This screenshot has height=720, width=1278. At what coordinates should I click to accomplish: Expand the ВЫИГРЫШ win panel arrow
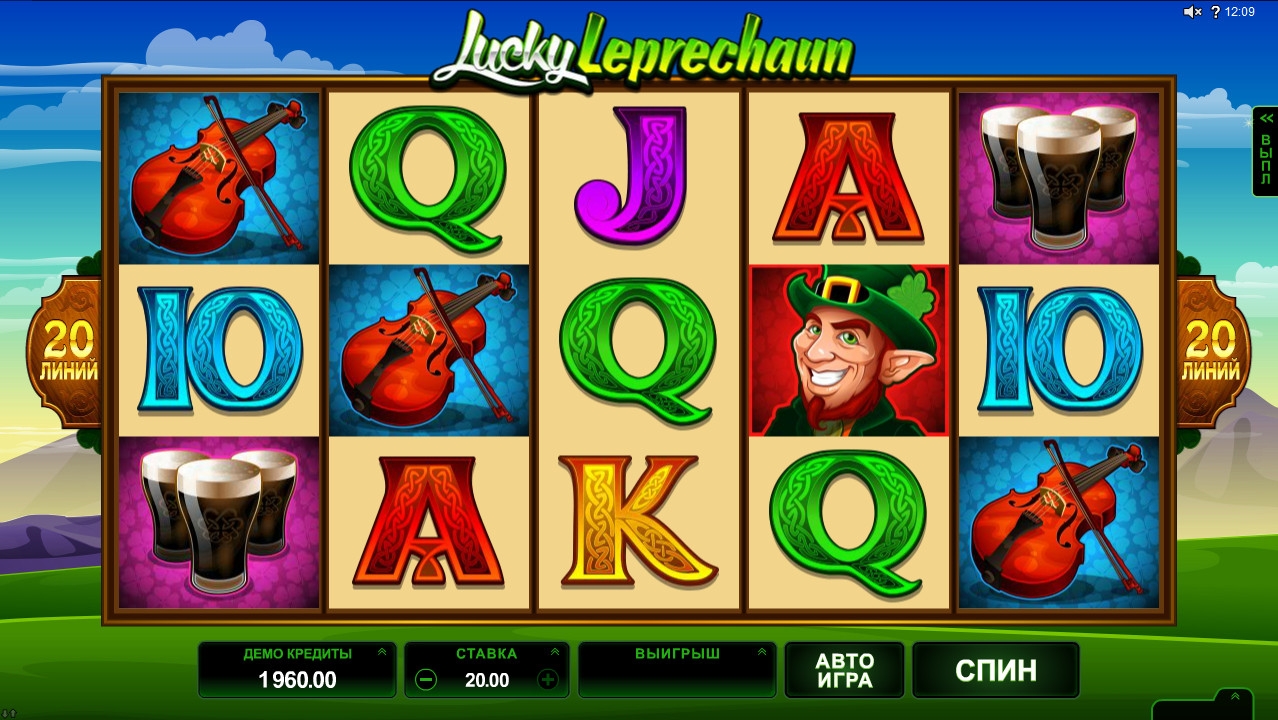coord(762,652)
